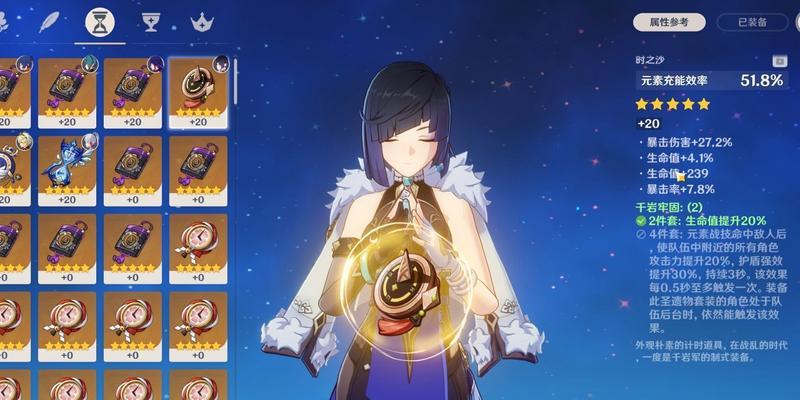The image size is (800, 400).
Task: Switch to the crown circlet tab
Action: pyautogui.click(x=203, y=20)
